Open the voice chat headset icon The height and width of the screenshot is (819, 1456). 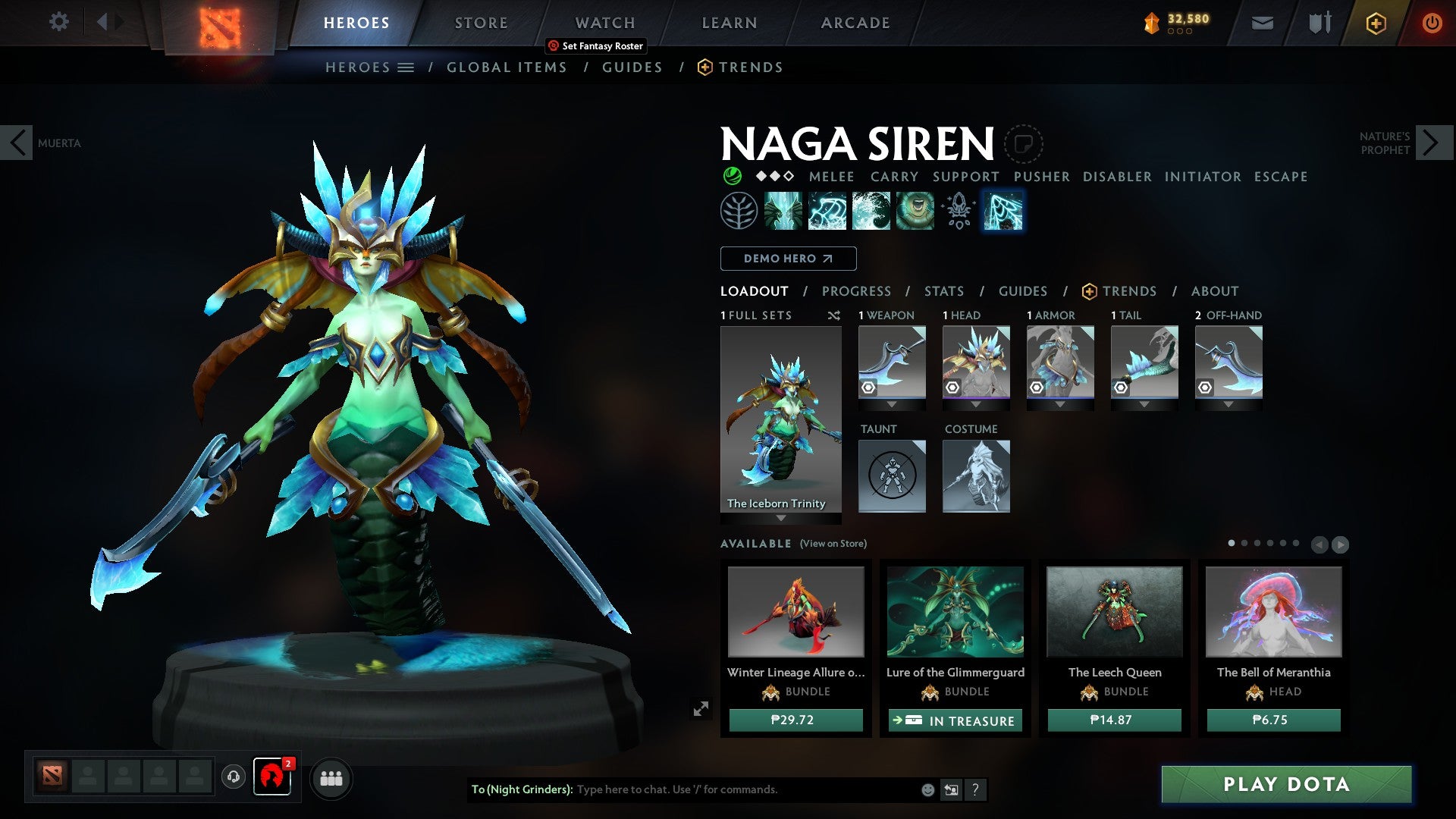pyautogui.click(x=233, y=777)
